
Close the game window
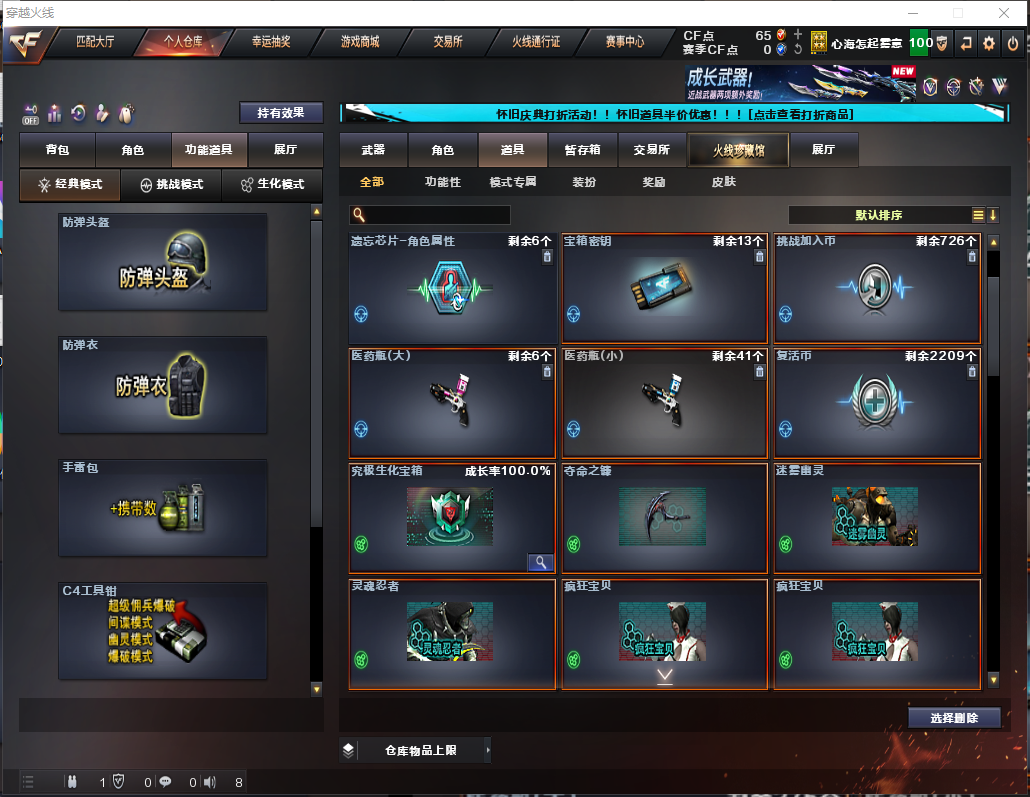point(1003,13)
